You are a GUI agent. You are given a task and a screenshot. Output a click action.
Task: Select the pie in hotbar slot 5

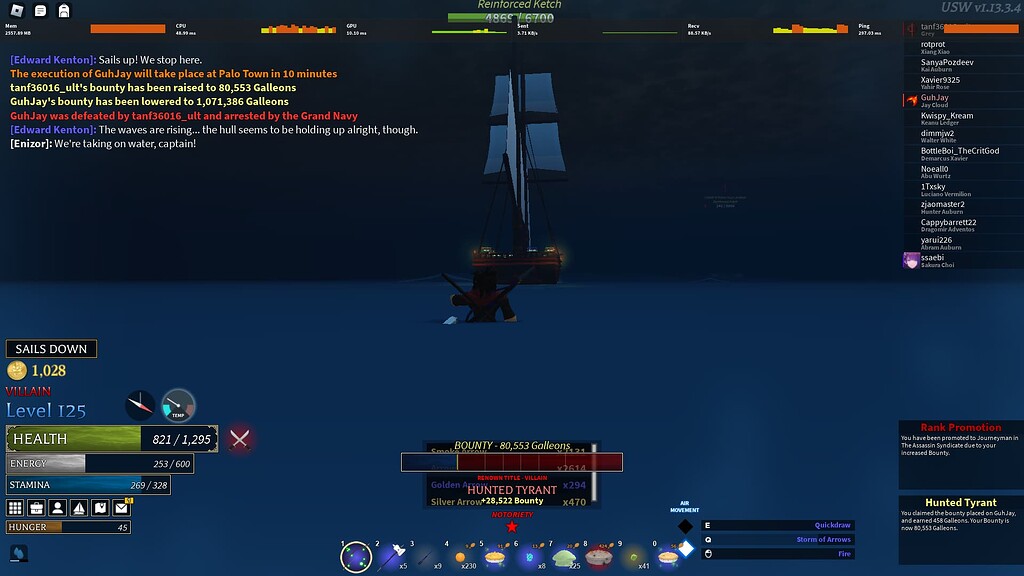pos(494,557)
